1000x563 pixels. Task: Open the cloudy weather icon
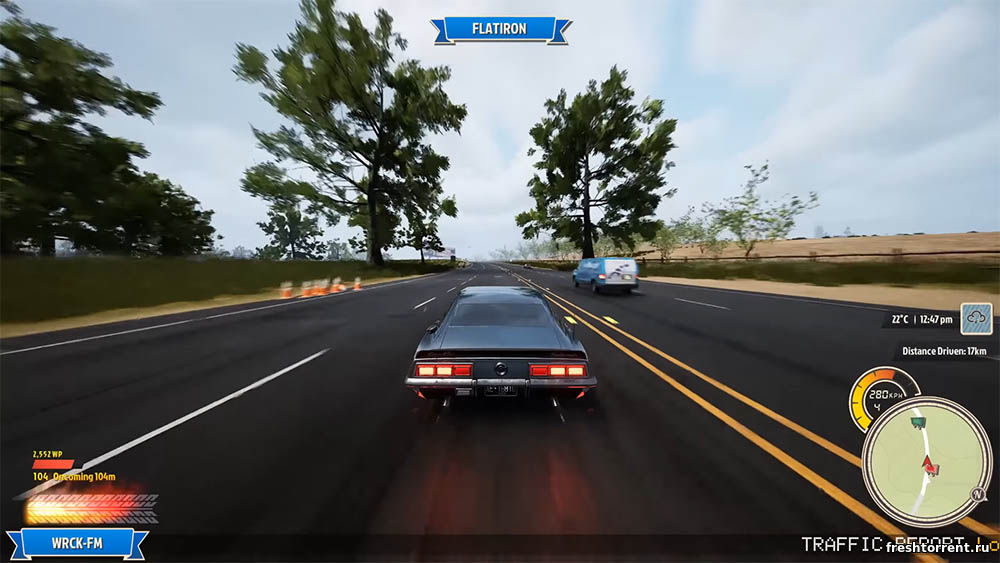(976, 319)
